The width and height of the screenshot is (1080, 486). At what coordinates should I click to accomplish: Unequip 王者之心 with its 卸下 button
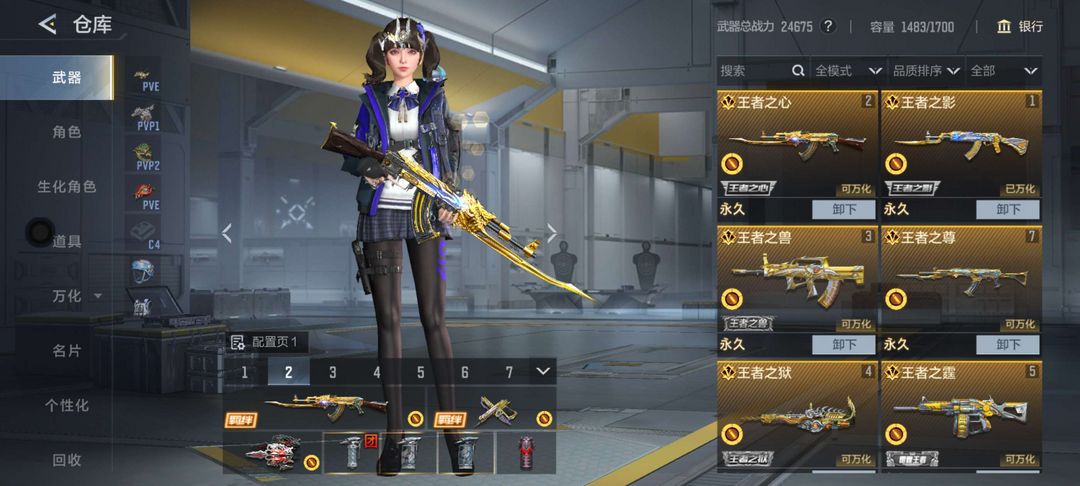(844, 210)
